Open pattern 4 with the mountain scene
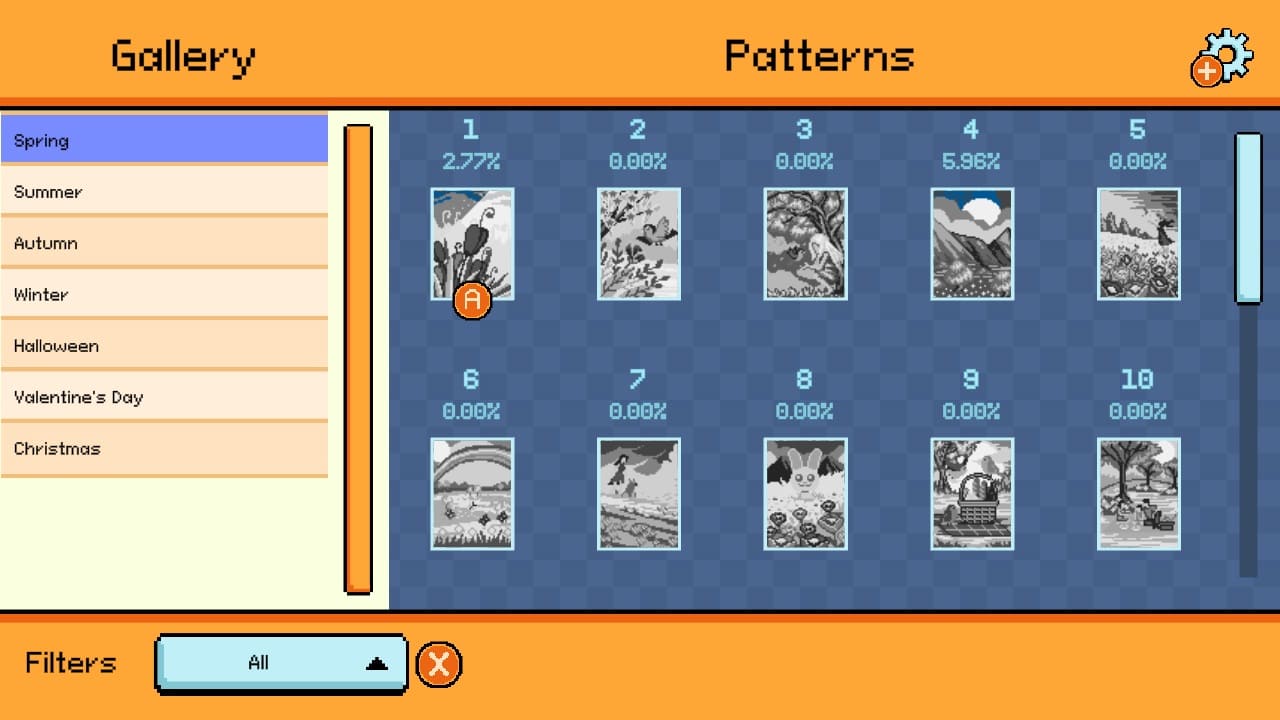Screen dimensions: 1280x720 971,242
